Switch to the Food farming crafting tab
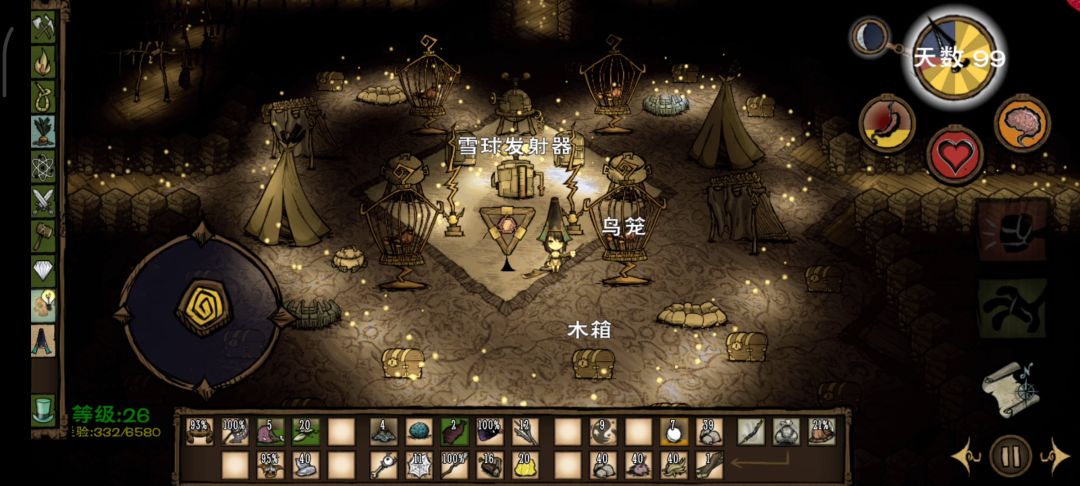Image resolution: width=1080 pixels, height=486 pixels. (x=43, y=131)
